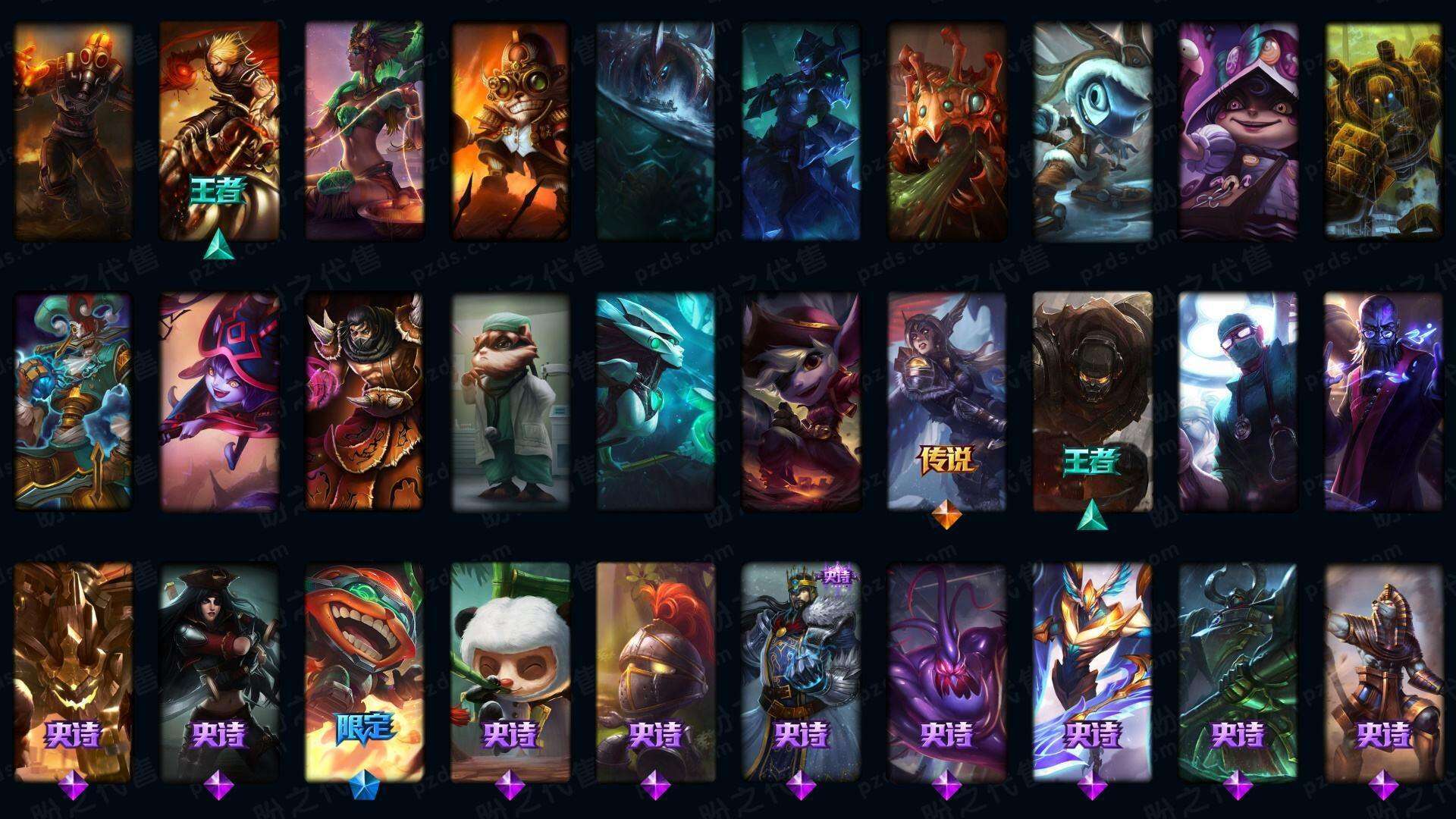Choose the orange monster spewing green slime card
The width and height of the screenshot is (1456, 819).
tap(946, 130)
